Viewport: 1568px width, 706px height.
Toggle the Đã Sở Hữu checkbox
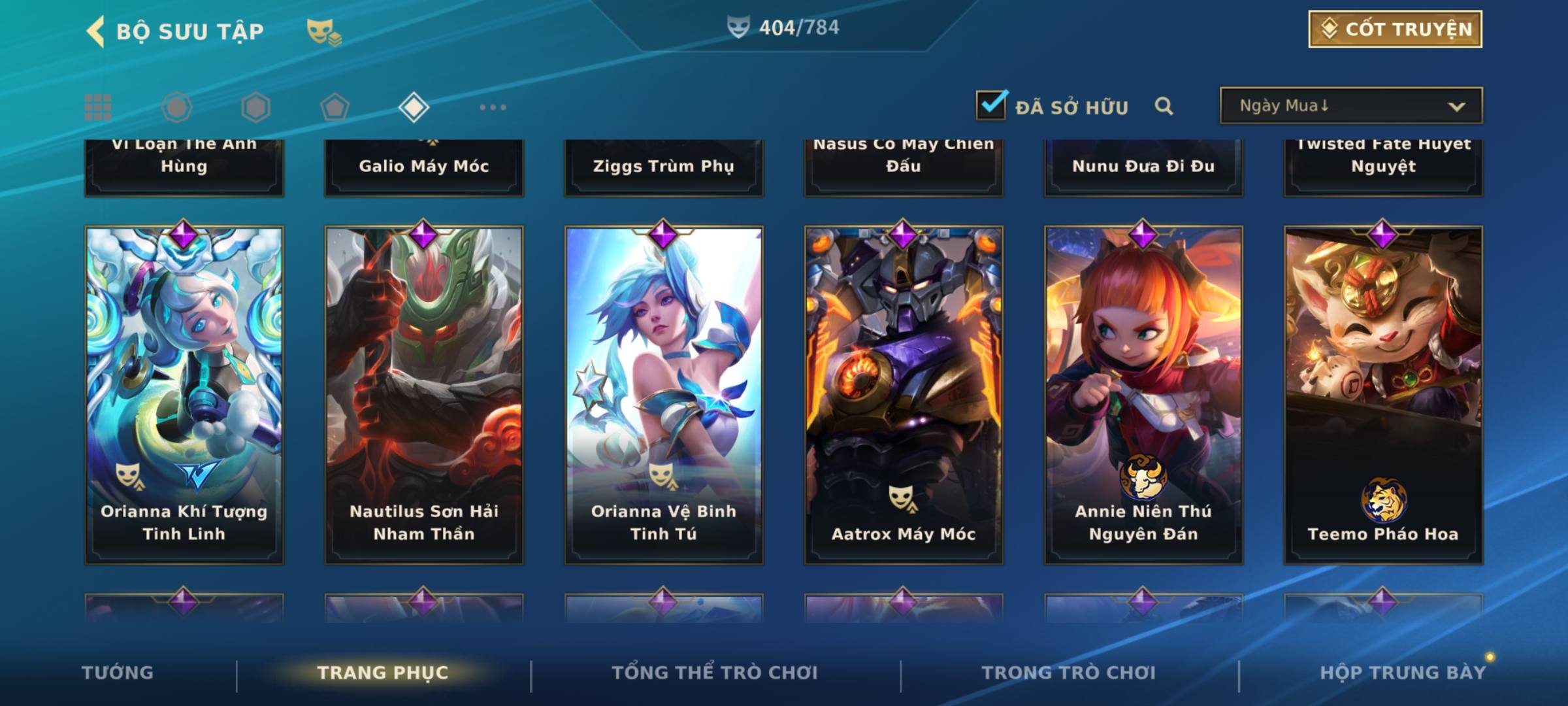991,105
